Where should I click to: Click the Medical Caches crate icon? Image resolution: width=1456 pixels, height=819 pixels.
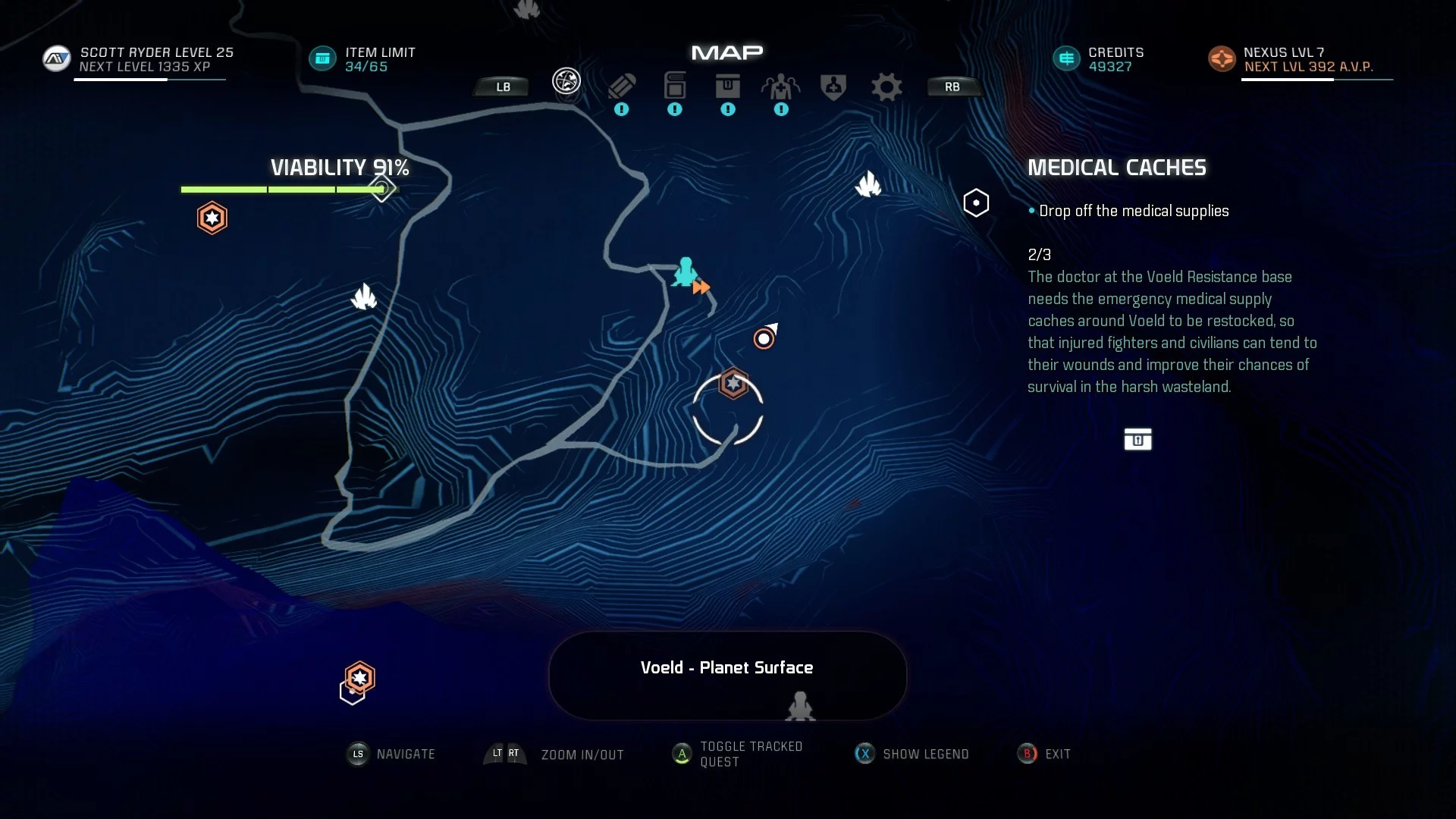pos(1137,439)
